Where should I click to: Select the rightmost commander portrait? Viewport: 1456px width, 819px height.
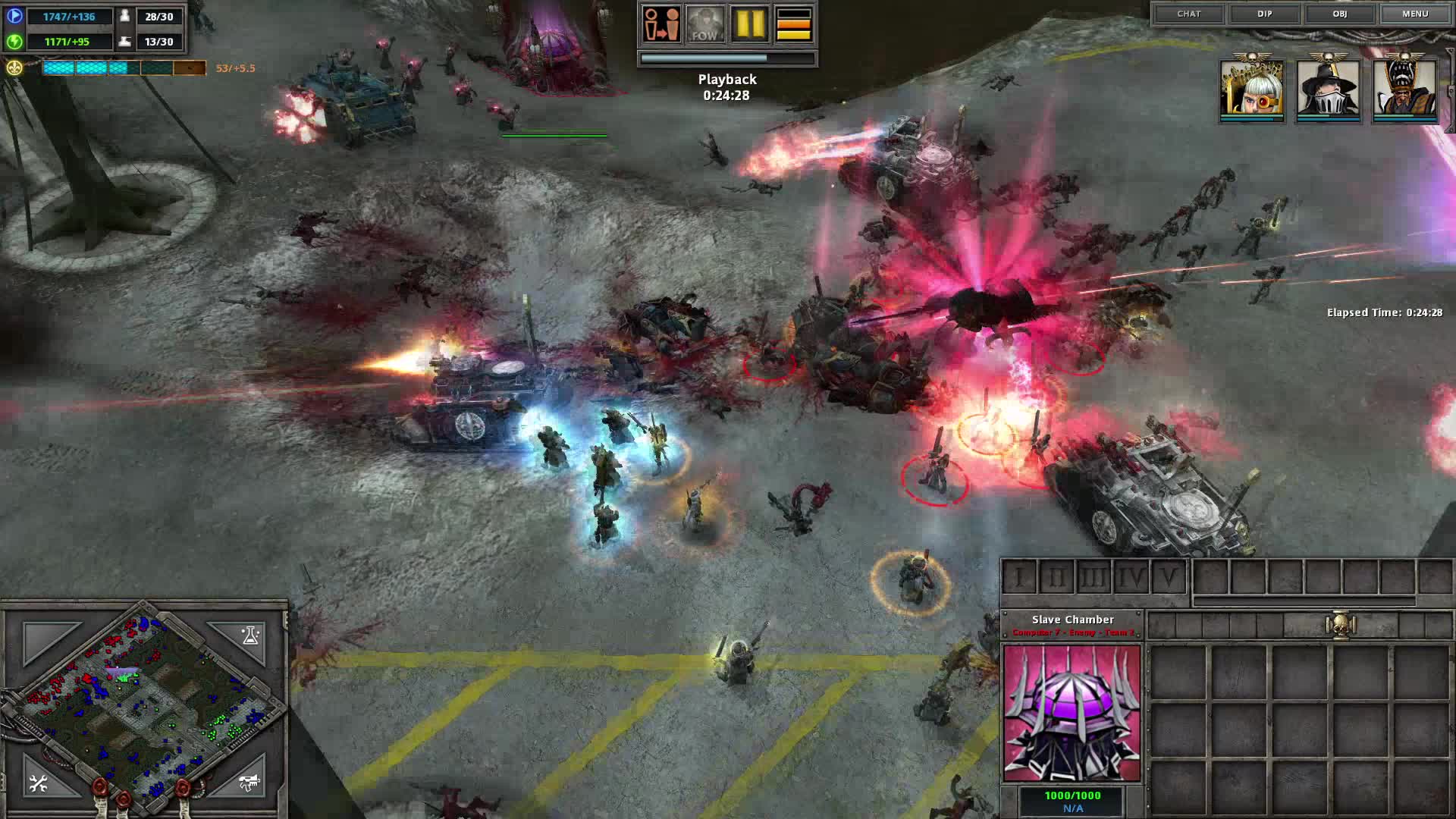pyautogui.click(x=1404, y=89)
